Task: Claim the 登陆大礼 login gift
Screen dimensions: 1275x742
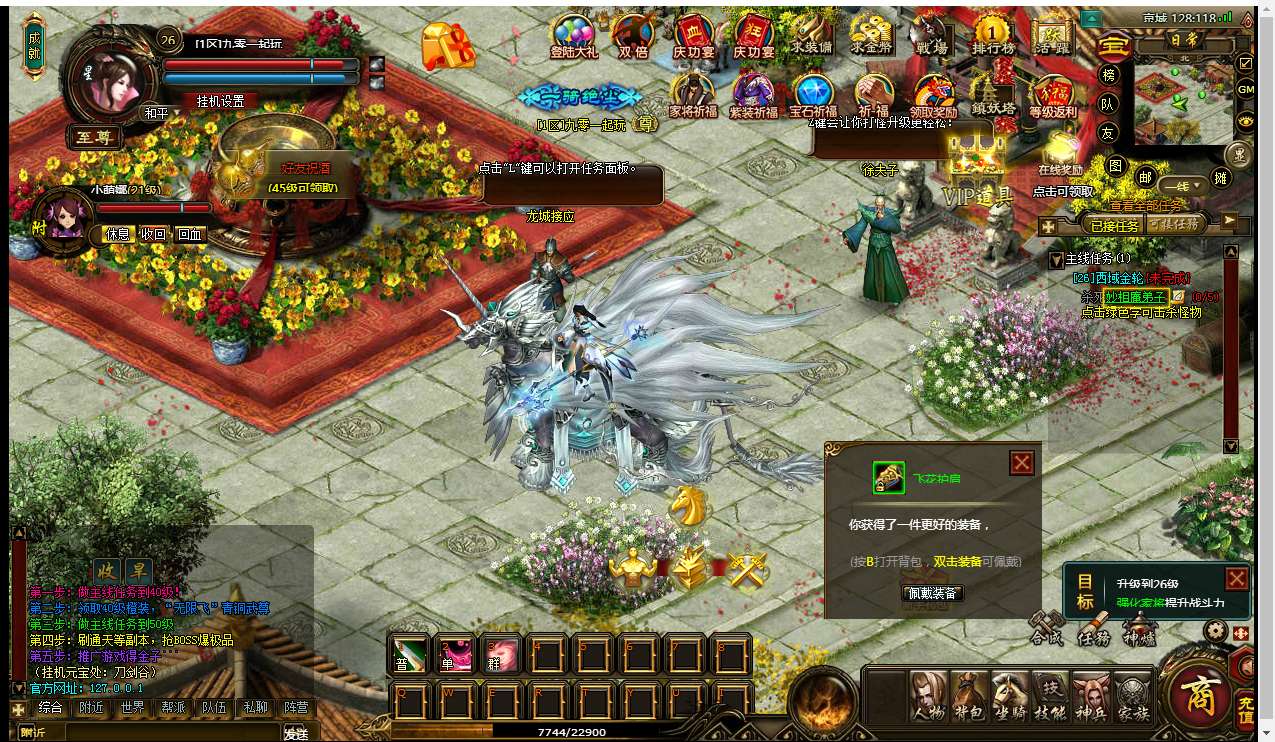Action: pyautogui.click(x=574, y=36)
